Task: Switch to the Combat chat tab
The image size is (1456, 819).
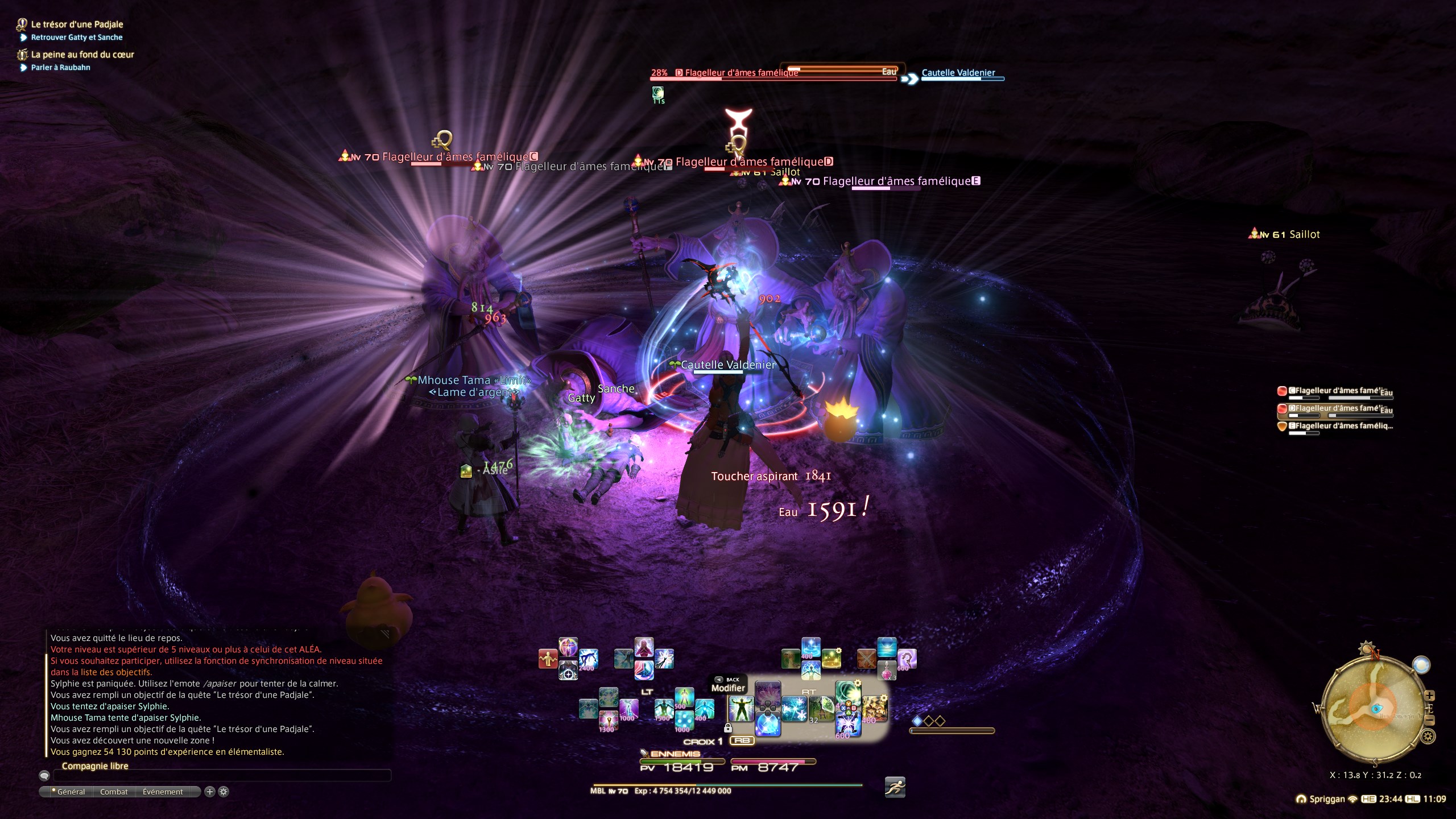Action: [114, 792]
